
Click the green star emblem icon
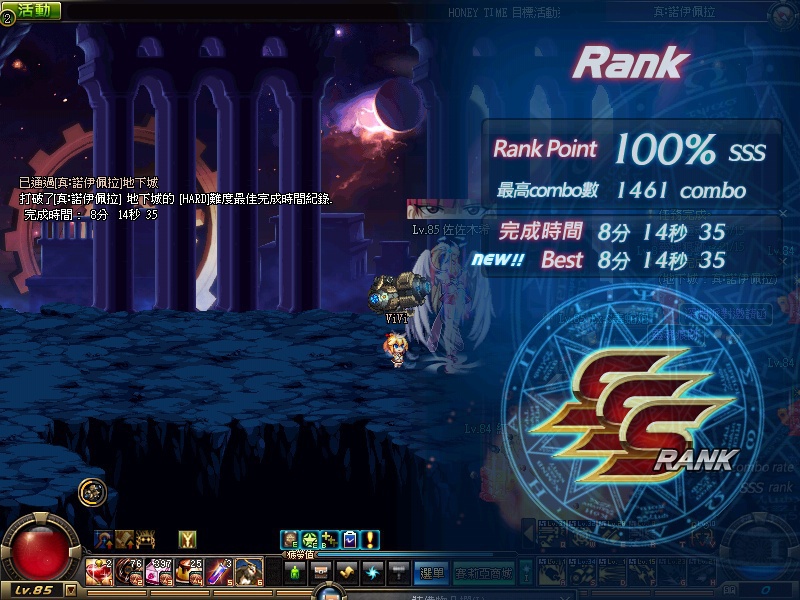click(309, 540)
